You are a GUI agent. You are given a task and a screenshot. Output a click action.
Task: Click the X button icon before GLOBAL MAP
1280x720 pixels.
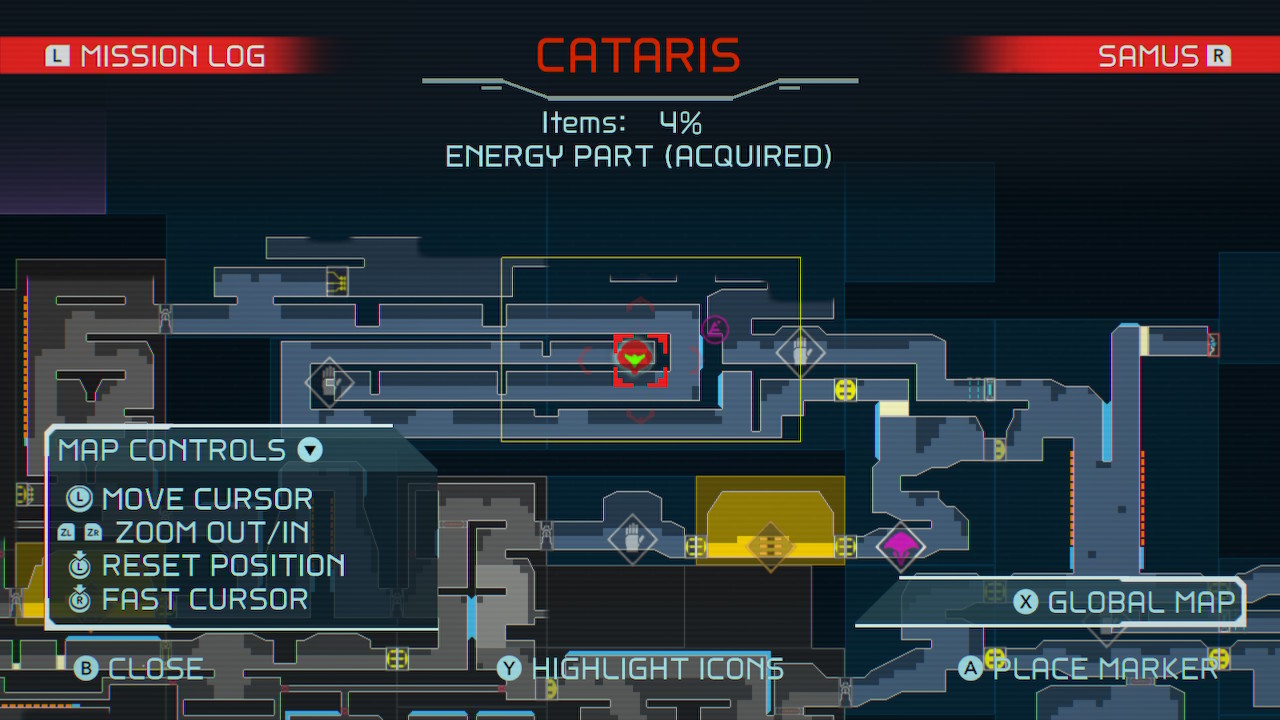pos(1024,601)
